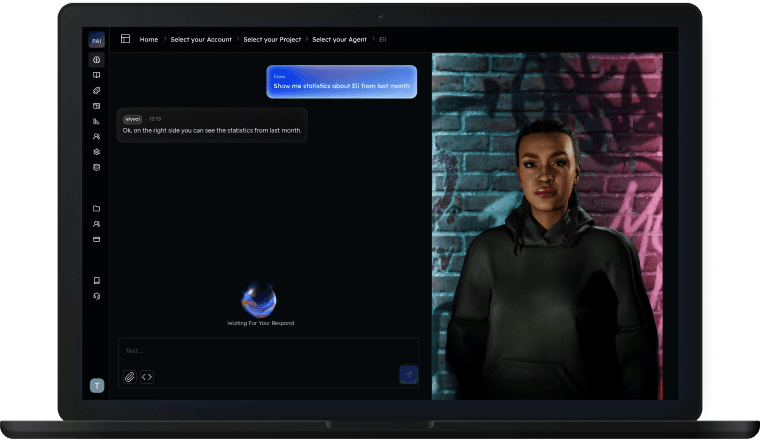Open the credit card sidebar icon
The image size is (760, 440).
(x=97, y=240)
